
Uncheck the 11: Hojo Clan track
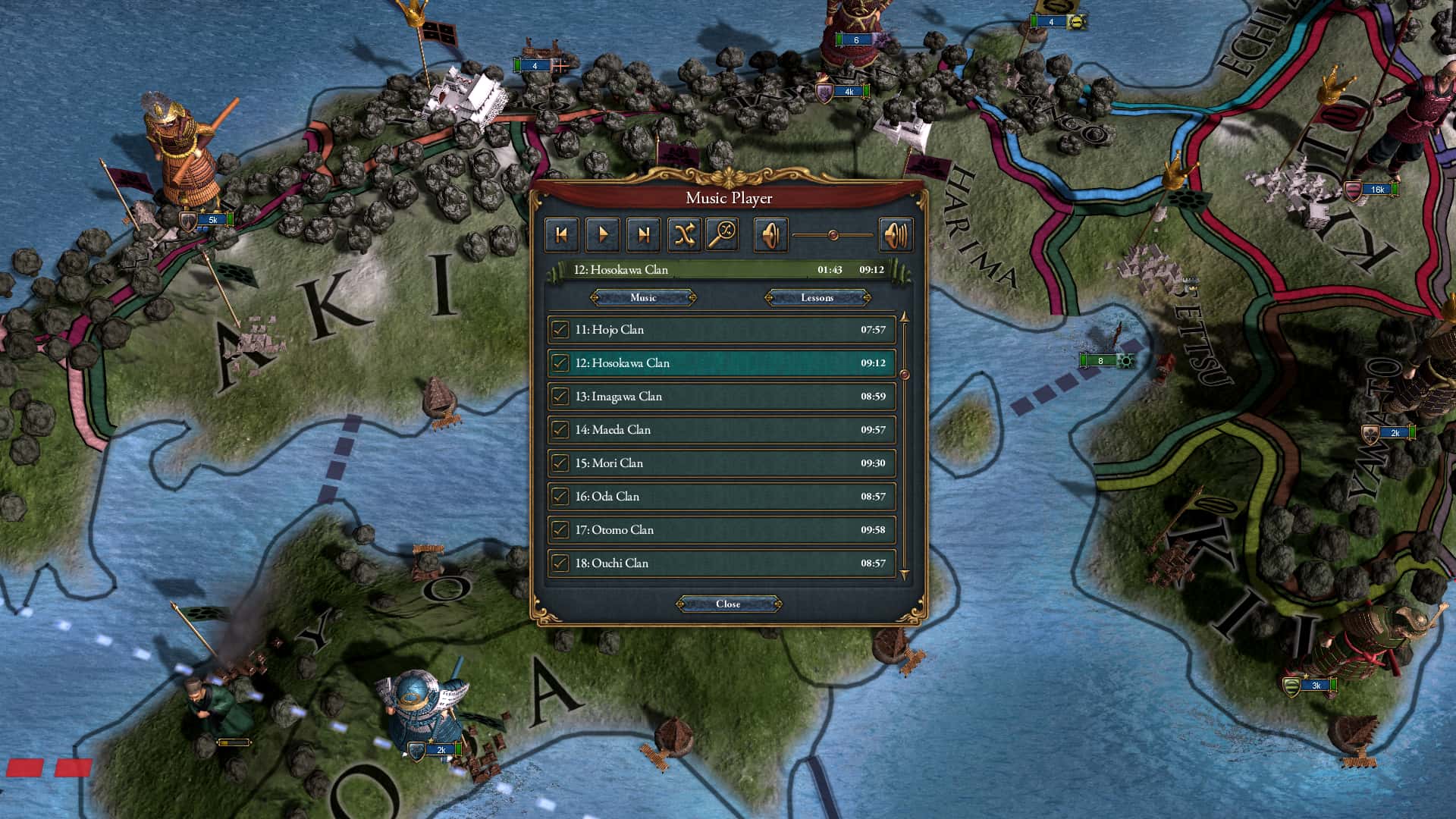point(560,330)
